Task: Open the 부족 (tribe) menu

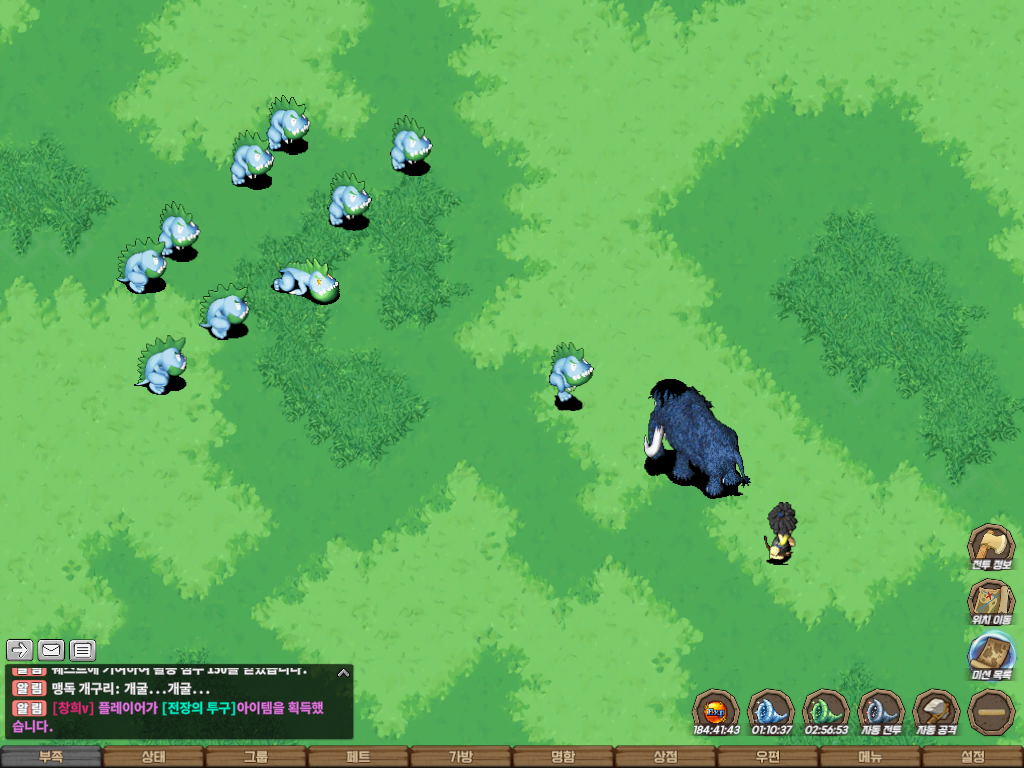Action: (51, 757)
